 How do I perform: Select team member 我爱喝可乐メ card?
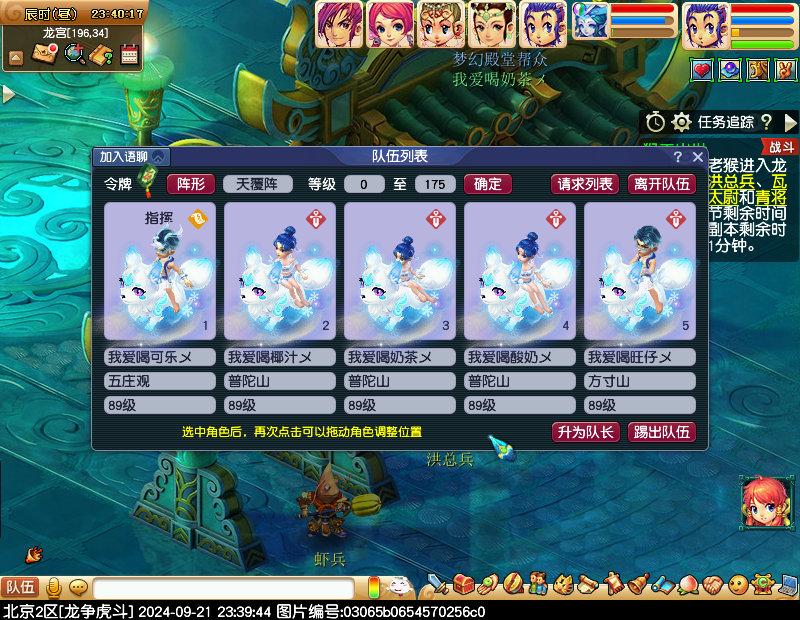click(x=160, y=270)
